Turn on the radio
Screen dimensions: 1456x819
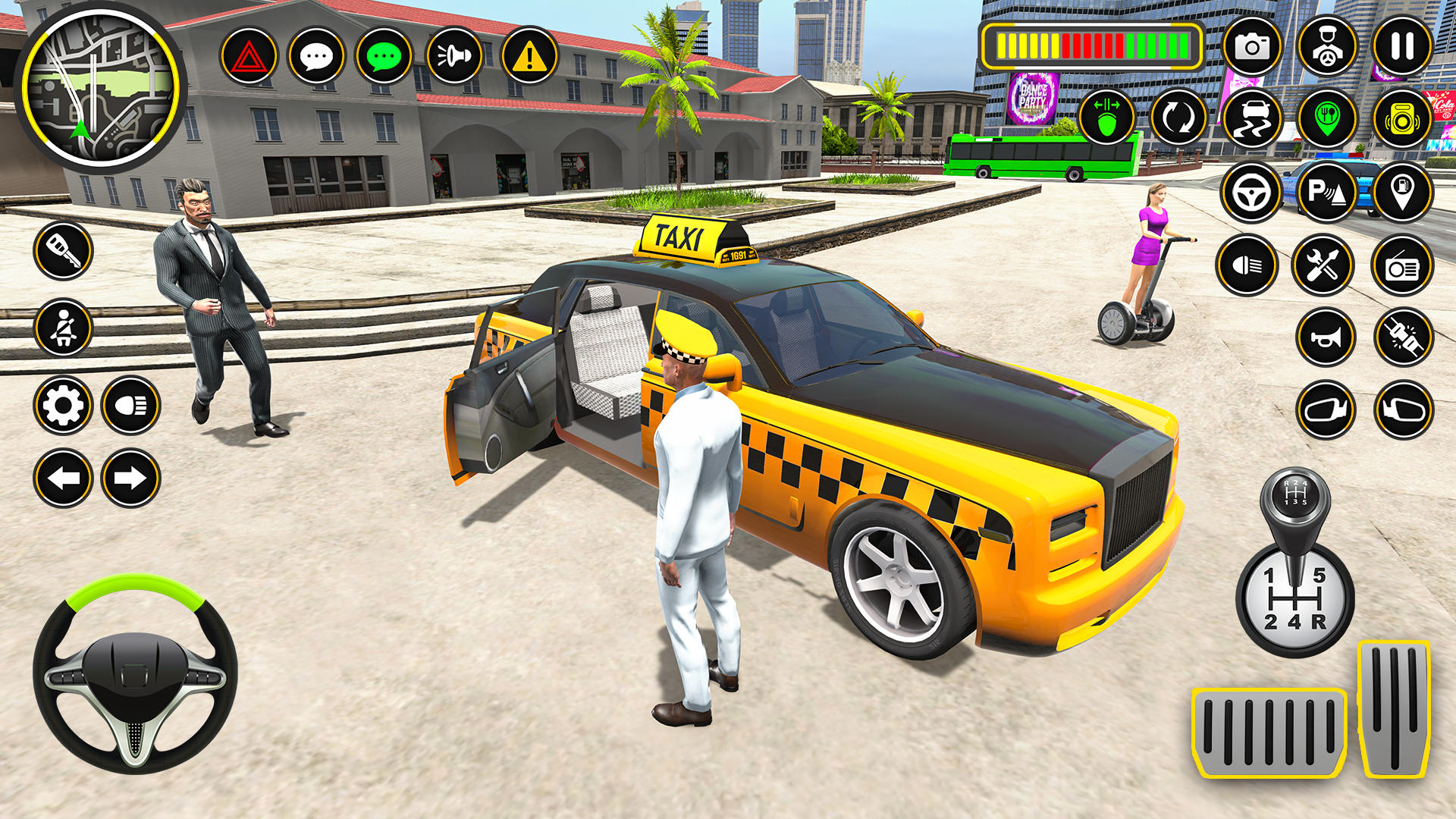click(1404, 264)
